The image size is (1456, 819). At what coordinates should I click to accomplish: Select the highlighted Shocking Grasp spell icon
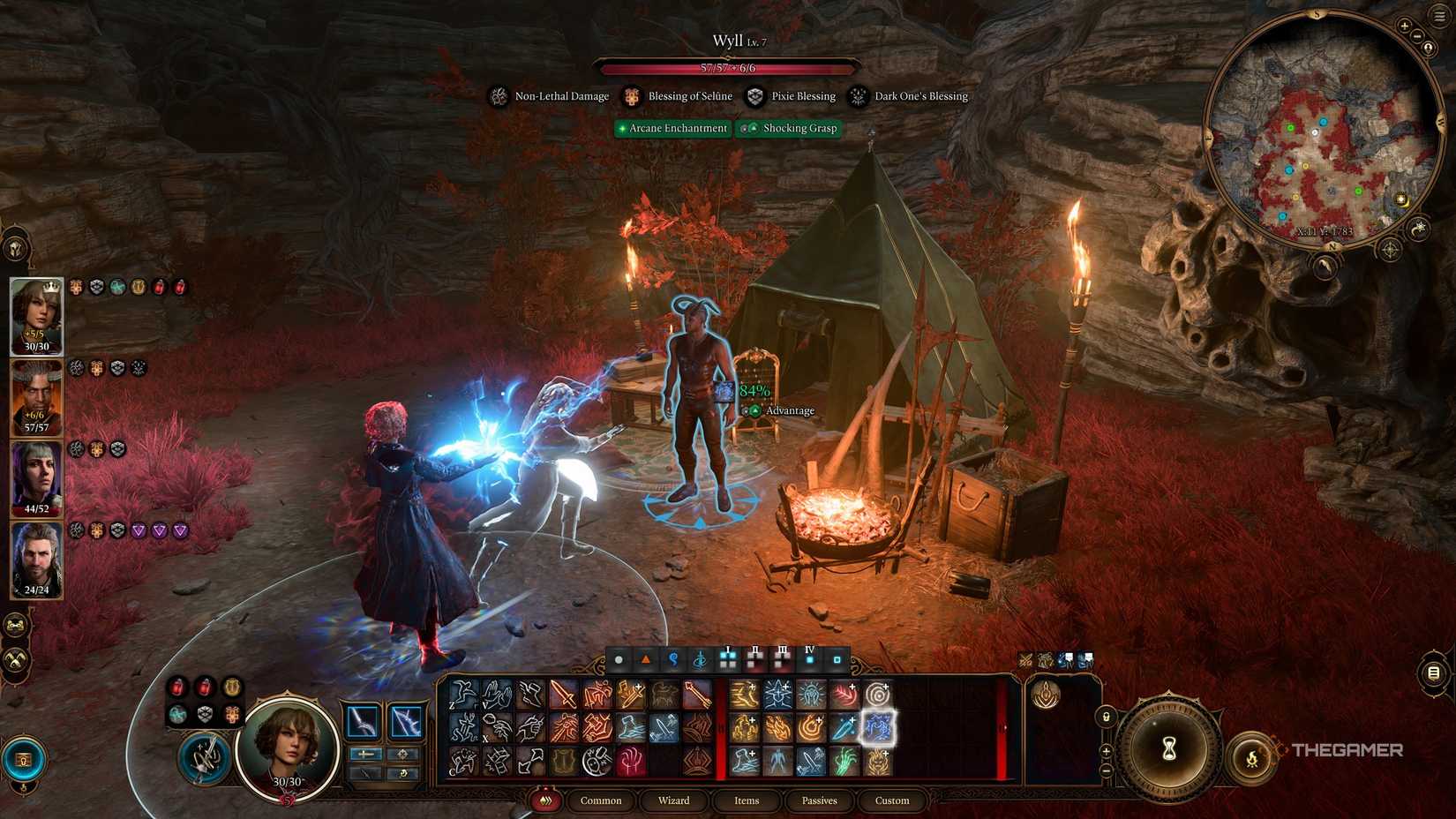click(877, 726)
